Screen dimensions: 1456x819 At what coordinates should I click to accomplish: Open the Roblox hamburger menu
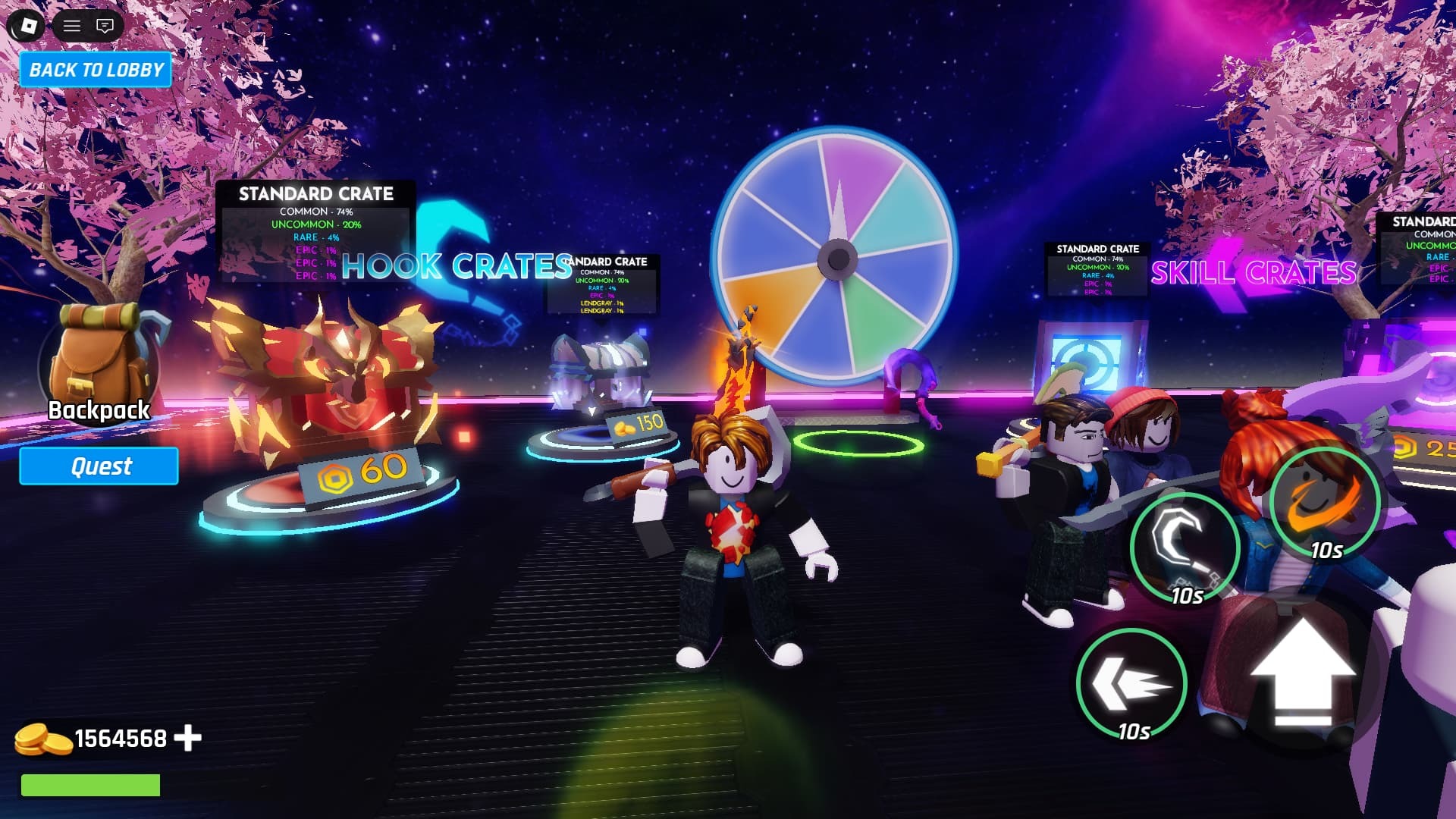coord(72,25)
